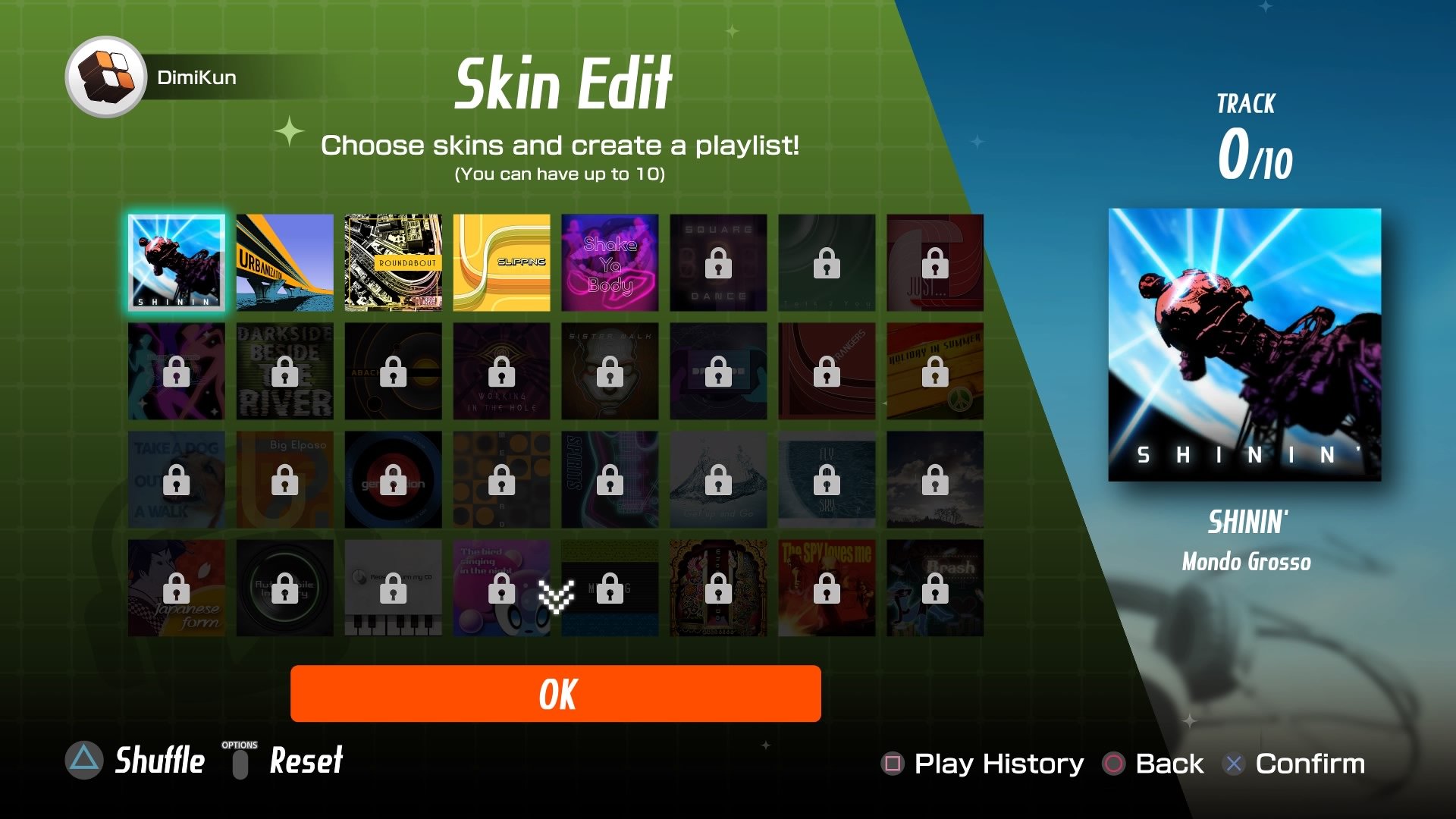This screenshot has width=1456, height=819.
Task: Click the square Play History icon
Action: click(895, 763)
